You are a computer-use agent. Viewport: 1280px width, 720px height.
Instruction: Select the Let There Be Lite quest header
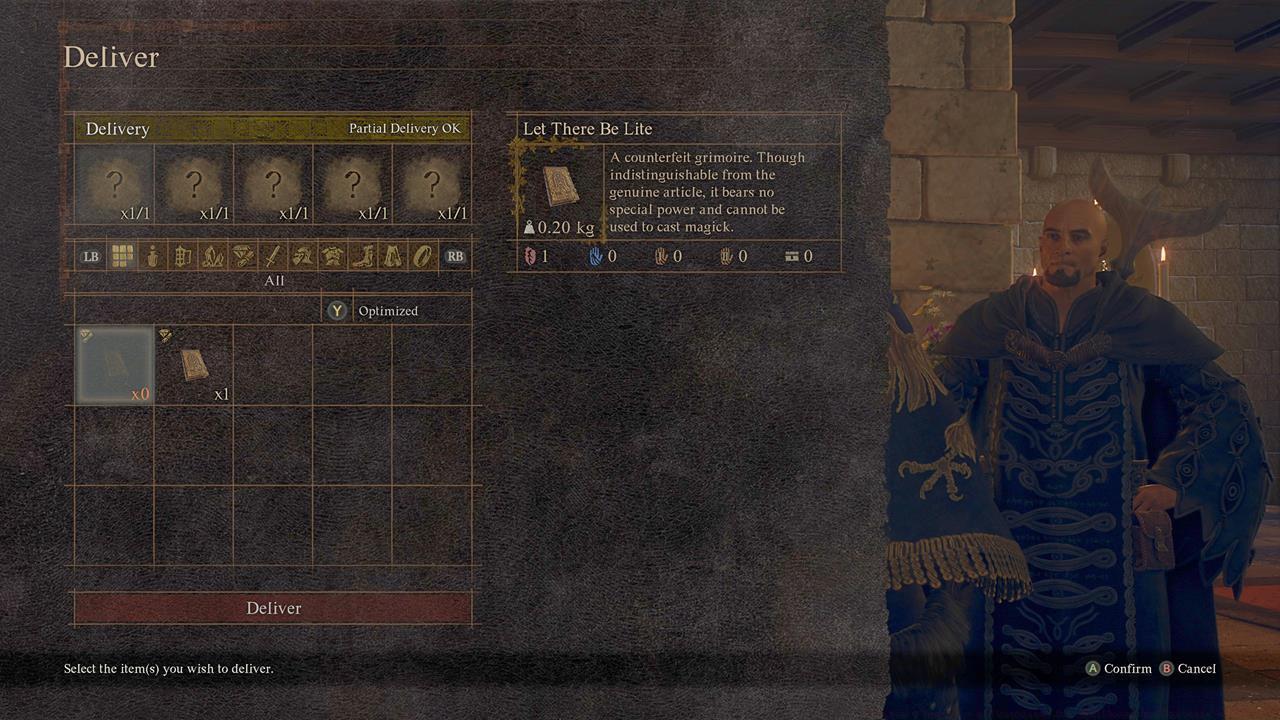(585, 129)
